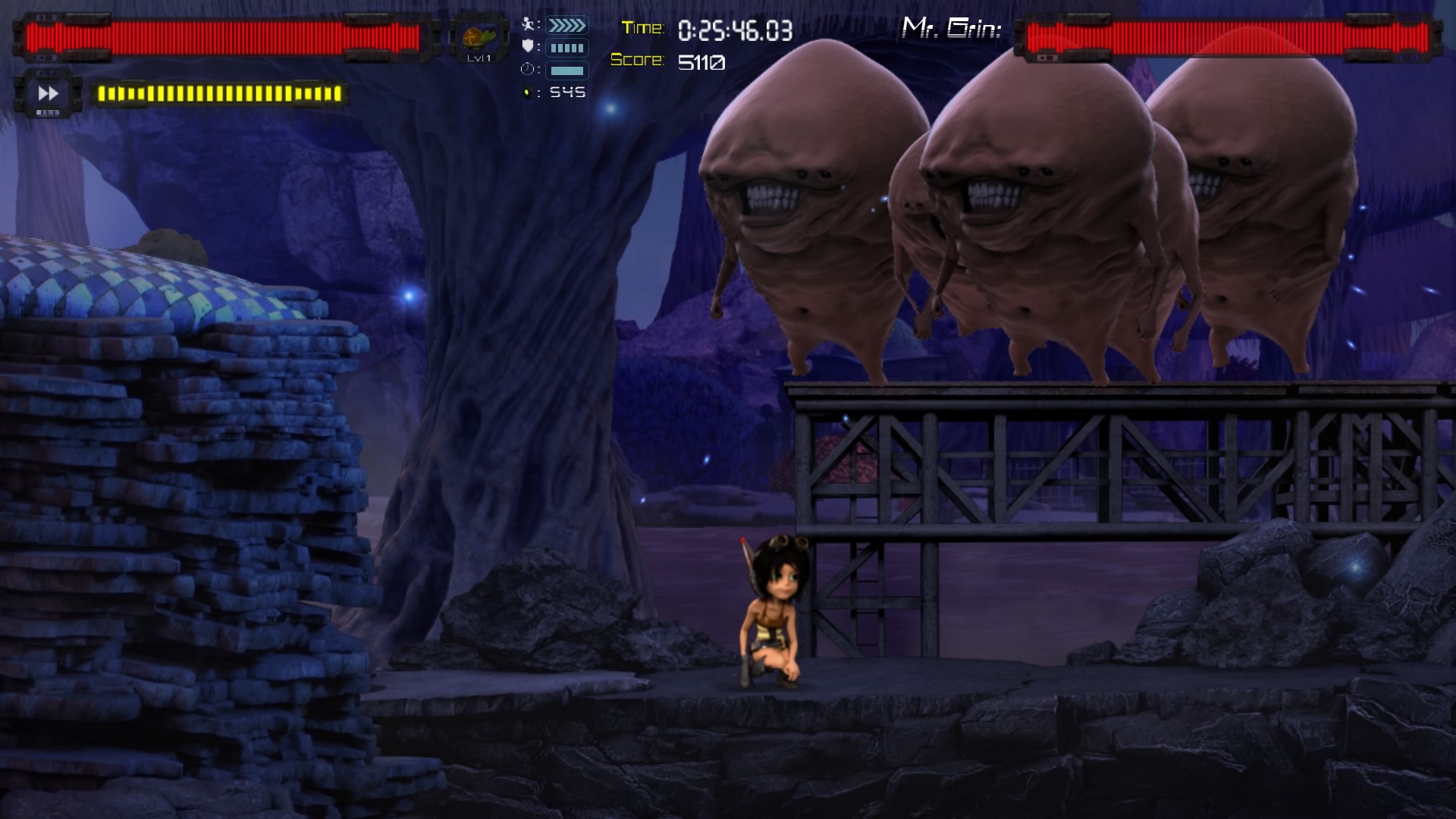Screen dimensions: 1456x819
Task: Select the turtle Lvl 1 icon
Action: [479, 39]
